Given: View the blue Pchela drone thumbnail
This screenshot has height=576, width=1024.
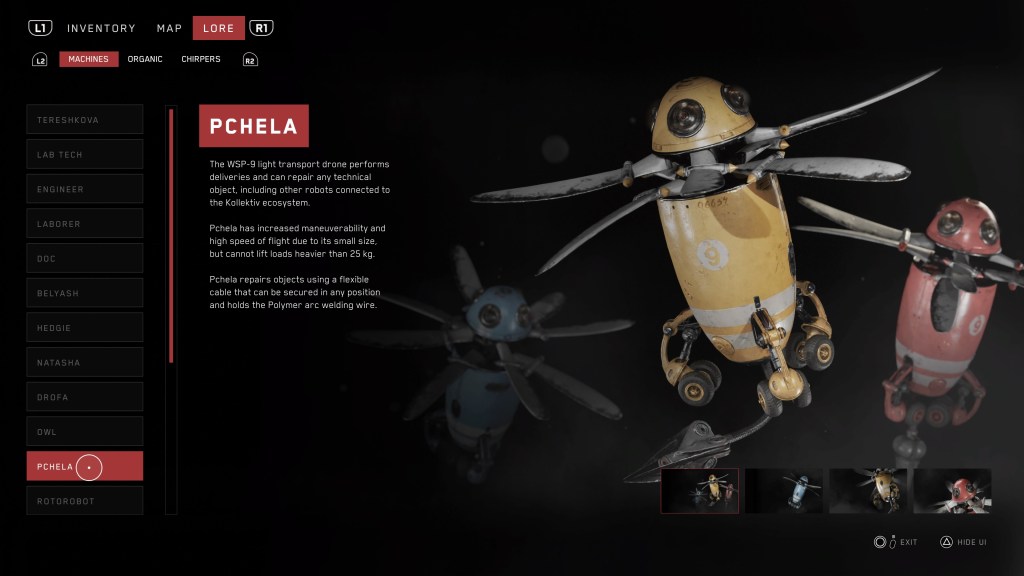Looking at the screenshot, I should pyautogui.click(x=784, y=491).
